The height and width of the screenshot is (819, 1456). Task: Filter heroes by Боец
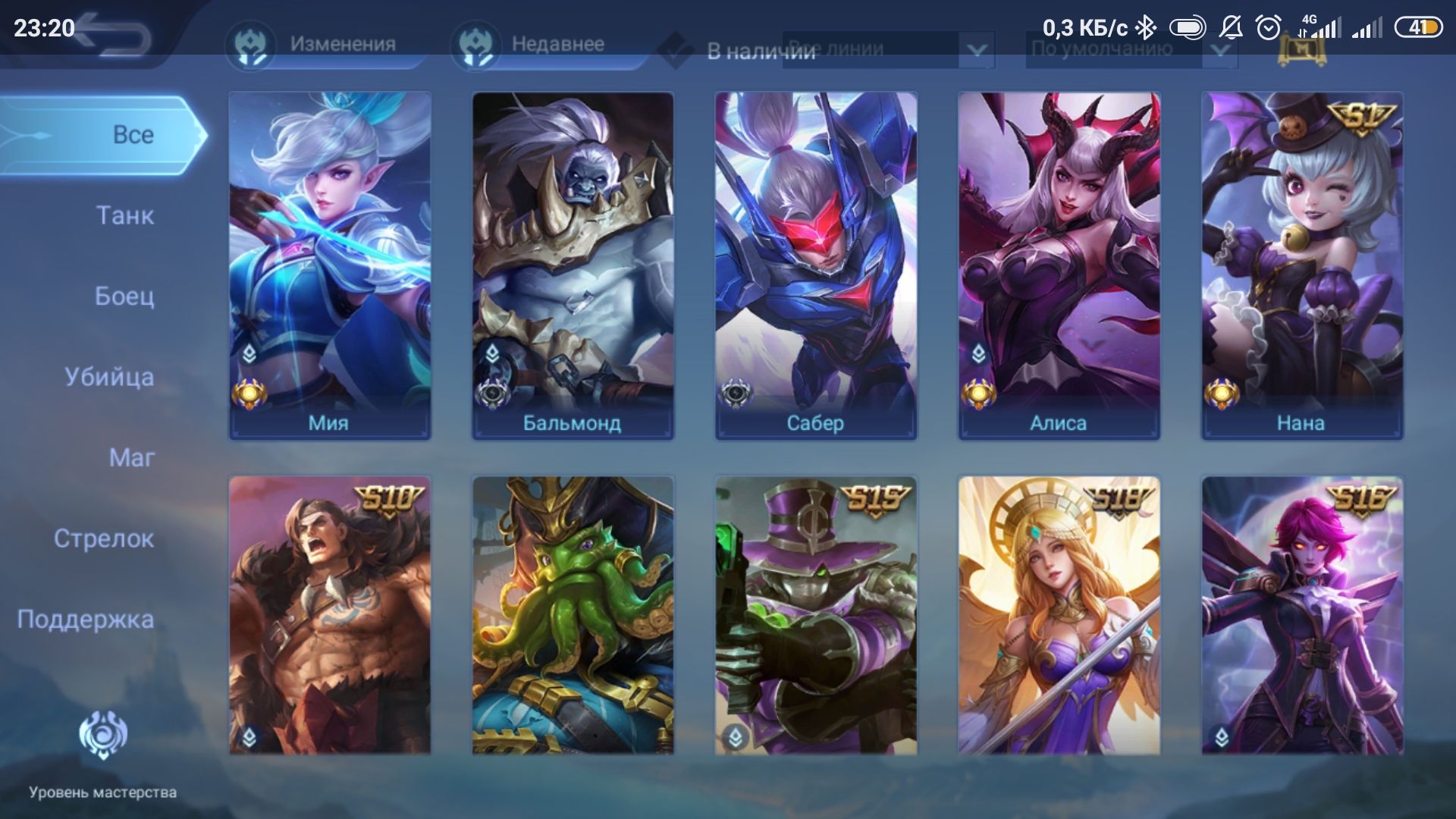click(124, 297)
